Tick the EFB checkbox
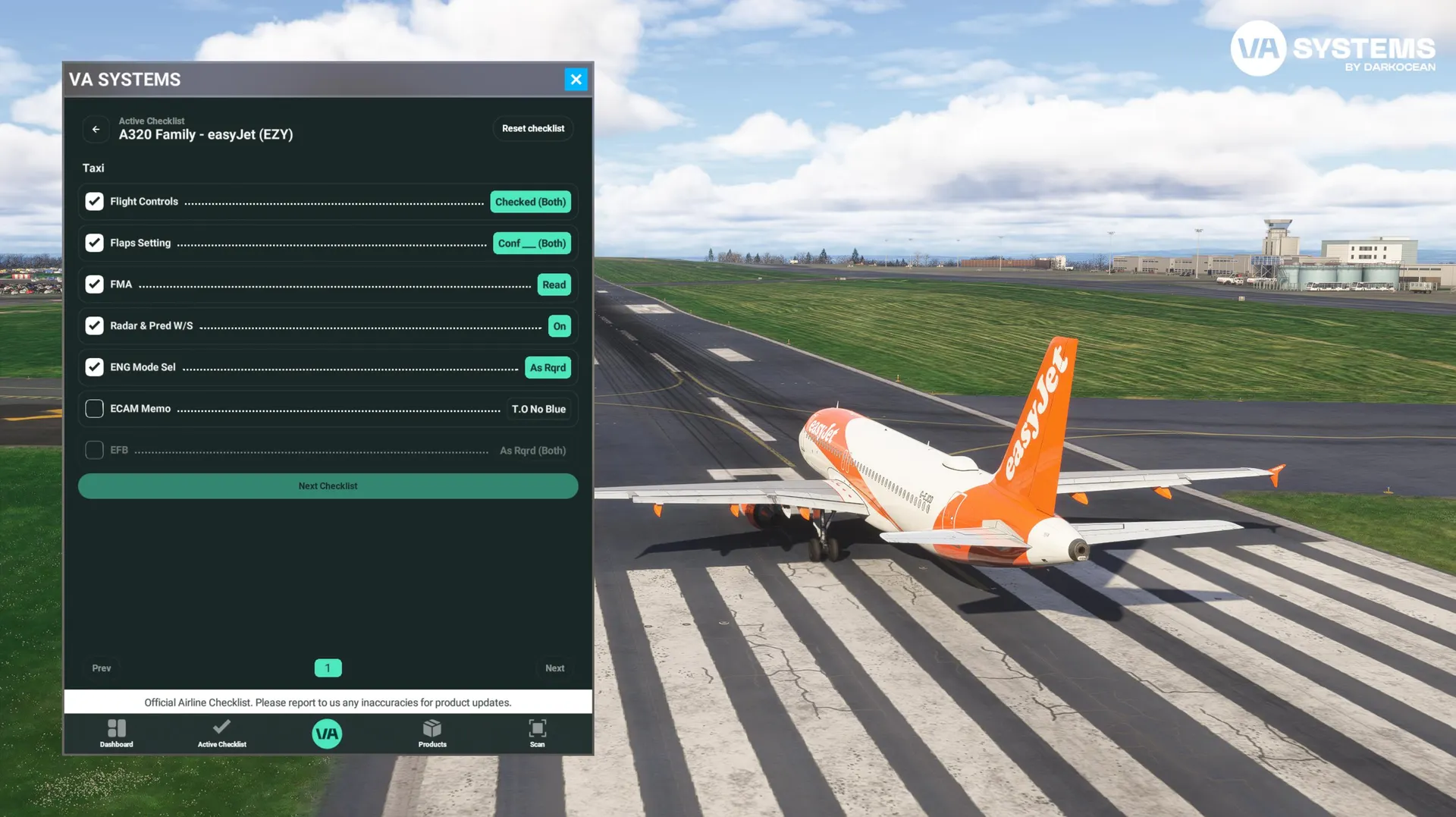Image resolution: width=1456 pixels, height=817 pixels. coord(94,450)
